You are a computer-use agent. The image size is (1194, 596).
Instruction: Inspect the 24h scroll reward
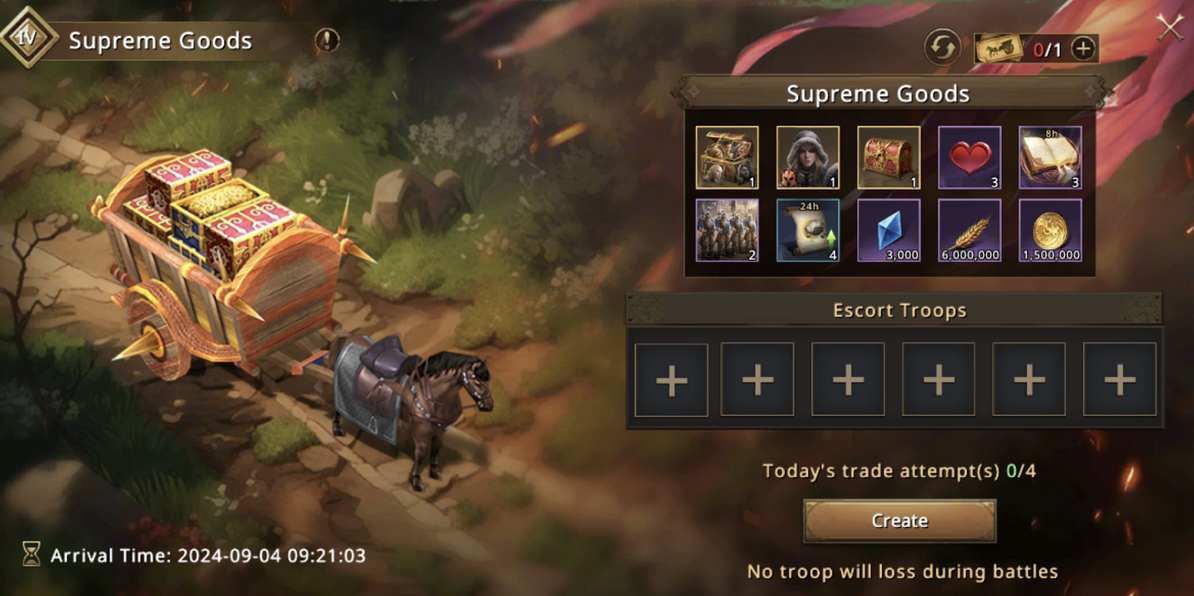[x=808, y=230]
